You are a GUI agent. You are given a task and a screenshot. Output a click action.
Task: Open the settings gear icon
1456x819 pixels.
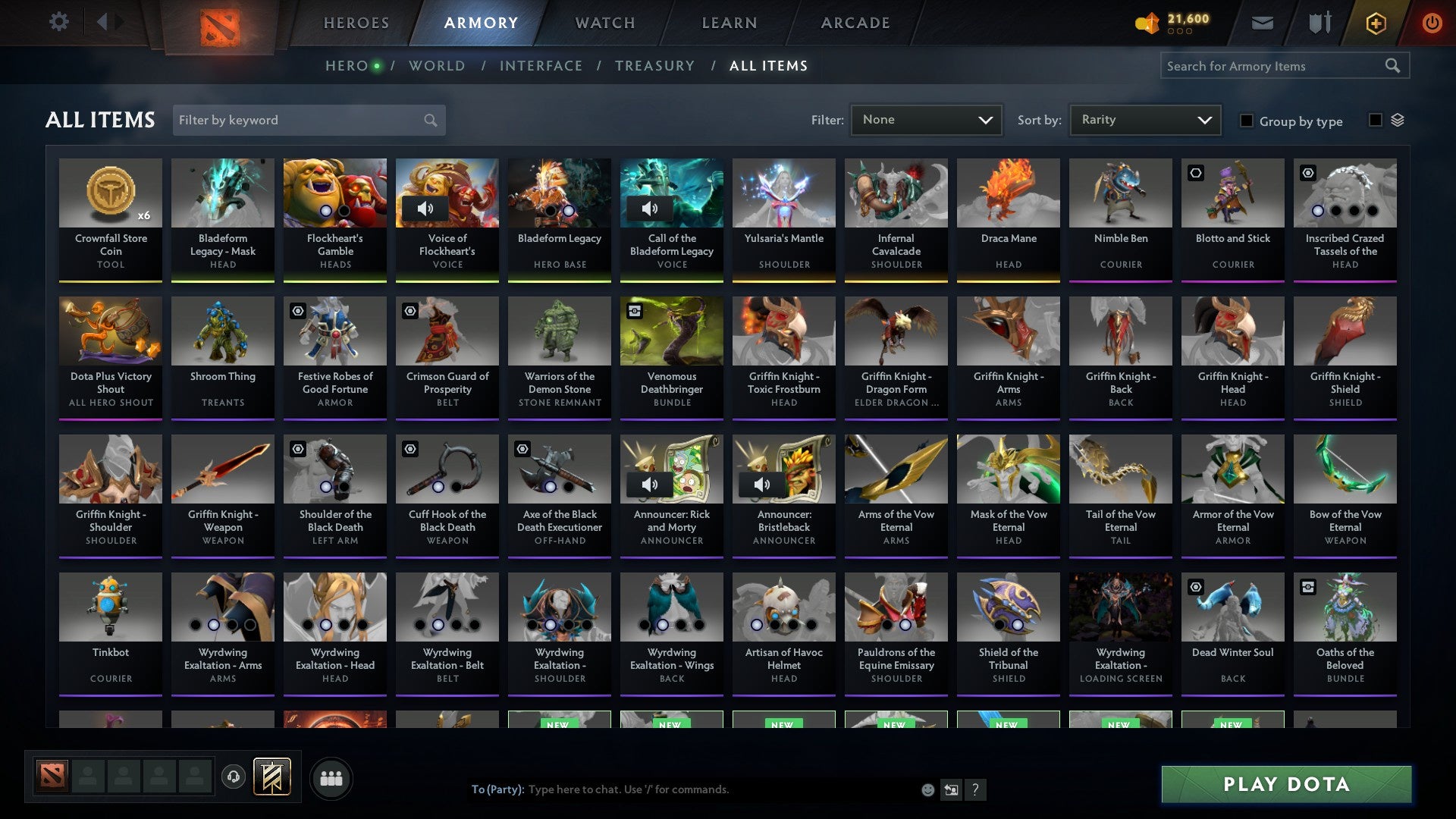58,22
